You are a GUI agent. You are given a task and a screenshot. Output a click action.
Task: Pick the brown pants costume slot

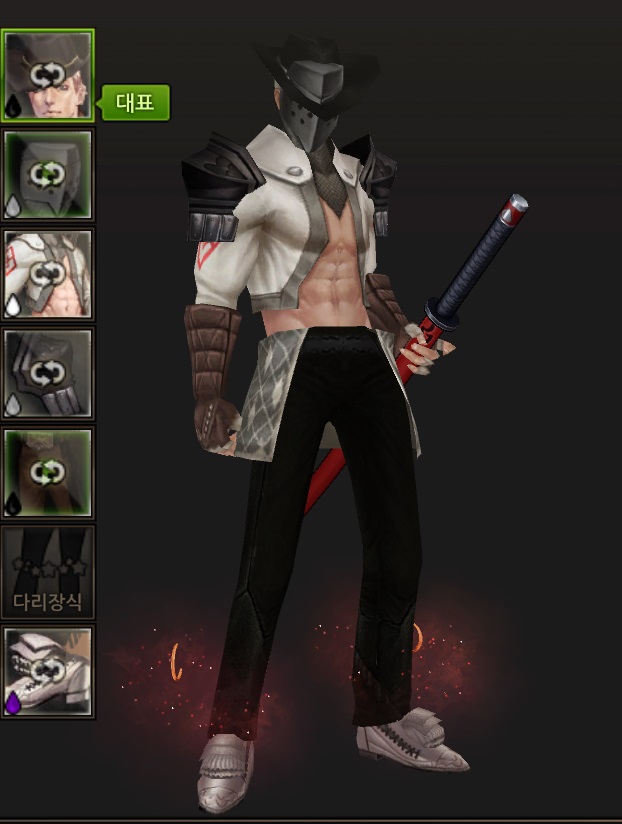tap(47, 472)
